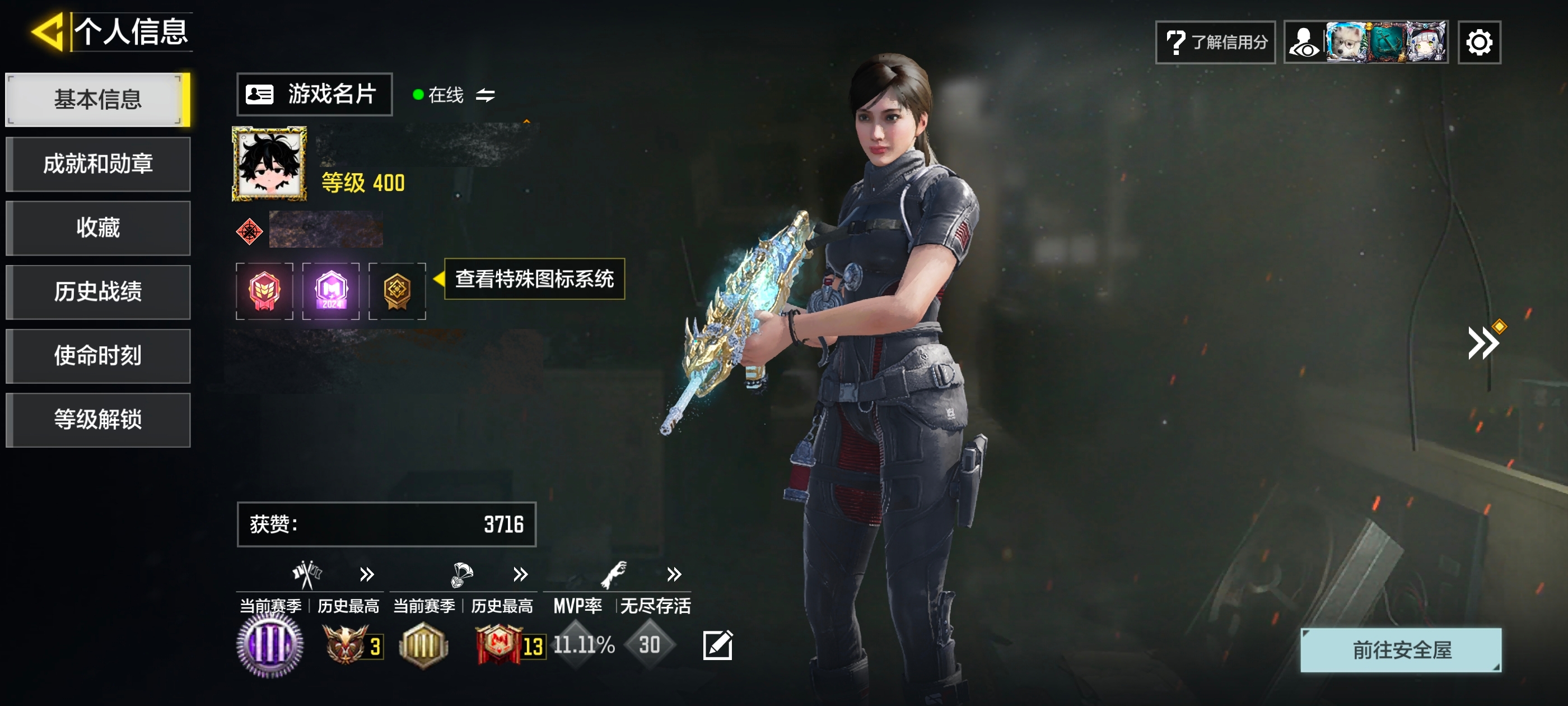Click 查看特殊图标系统 tooltip

534,279
